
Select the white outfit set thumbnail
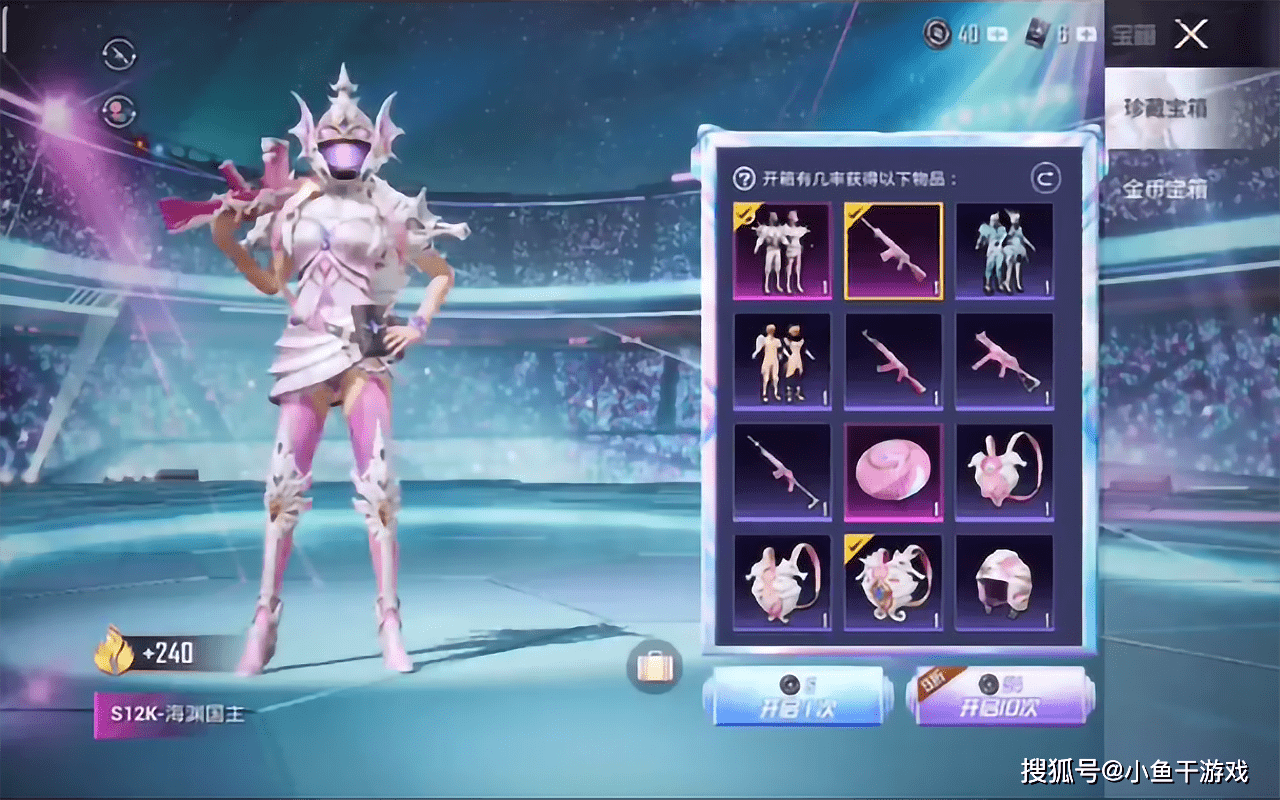[782, 251]
